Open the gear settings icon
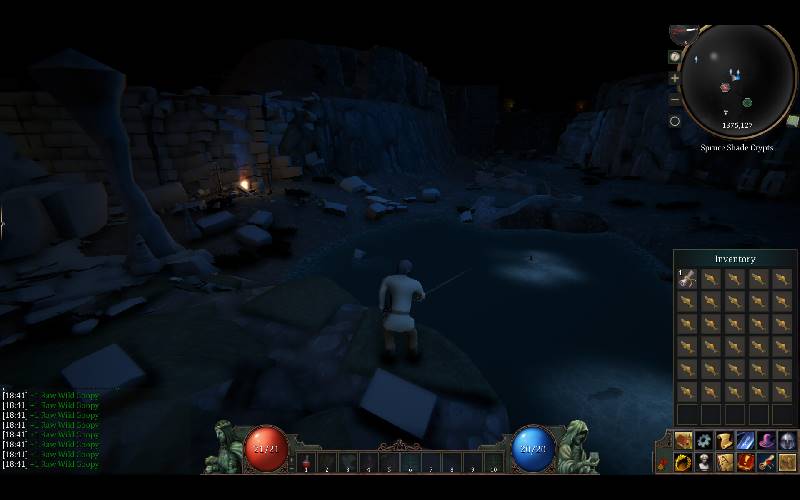This screenshot has width=800, height=500. 704,441
